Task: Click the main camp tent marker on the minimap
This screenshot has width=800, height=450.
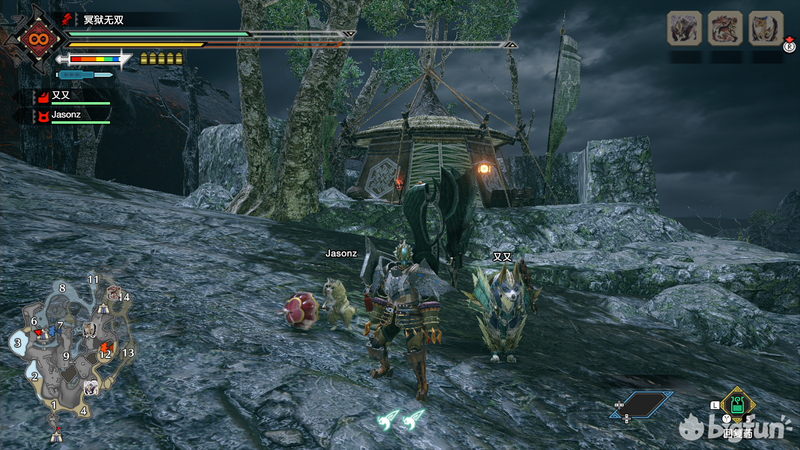Action: tap(56, 434)
